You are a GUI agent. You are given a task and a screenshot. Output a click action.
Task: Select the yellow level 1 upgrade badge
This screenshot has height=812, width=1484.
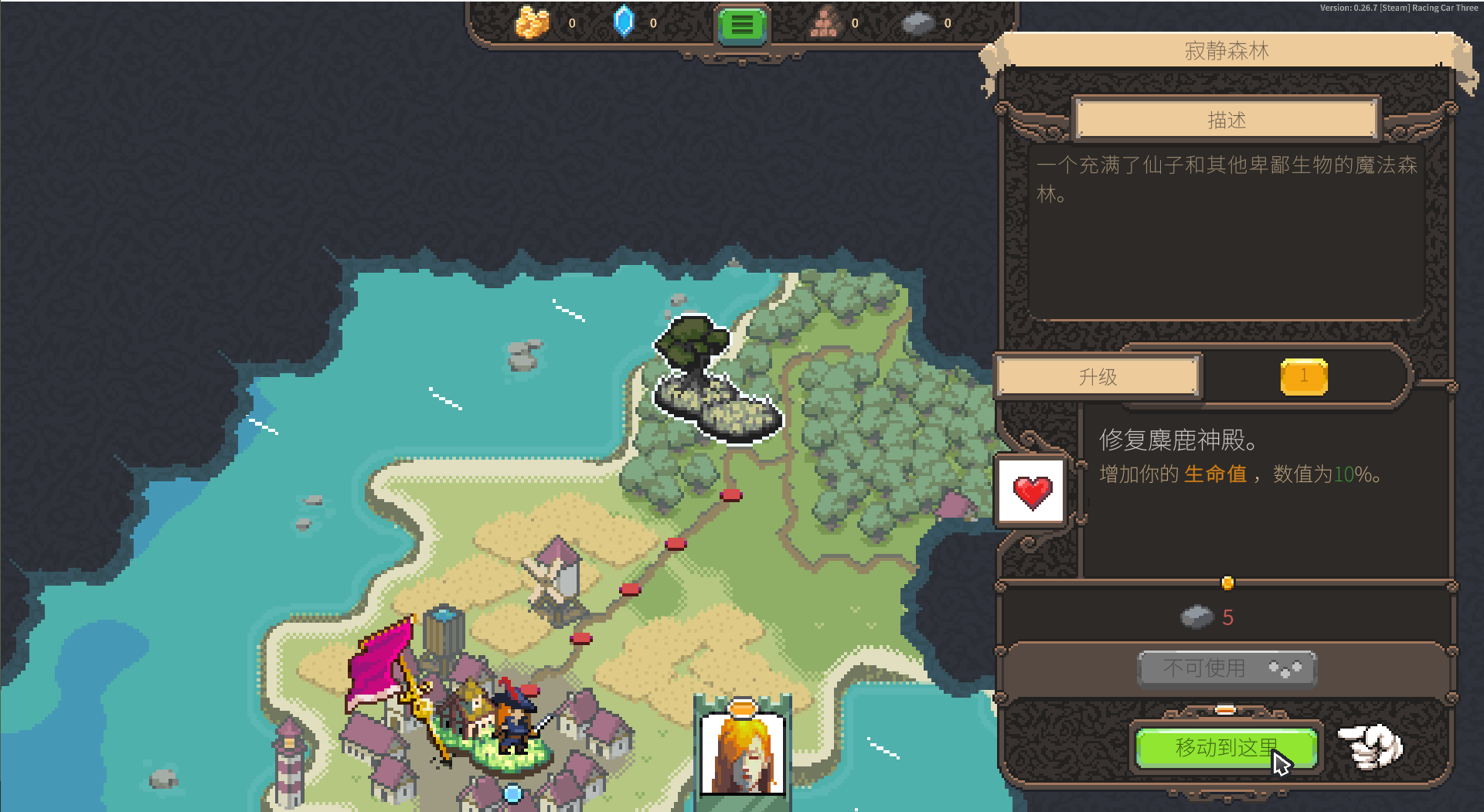click(x=1303, y=377)
